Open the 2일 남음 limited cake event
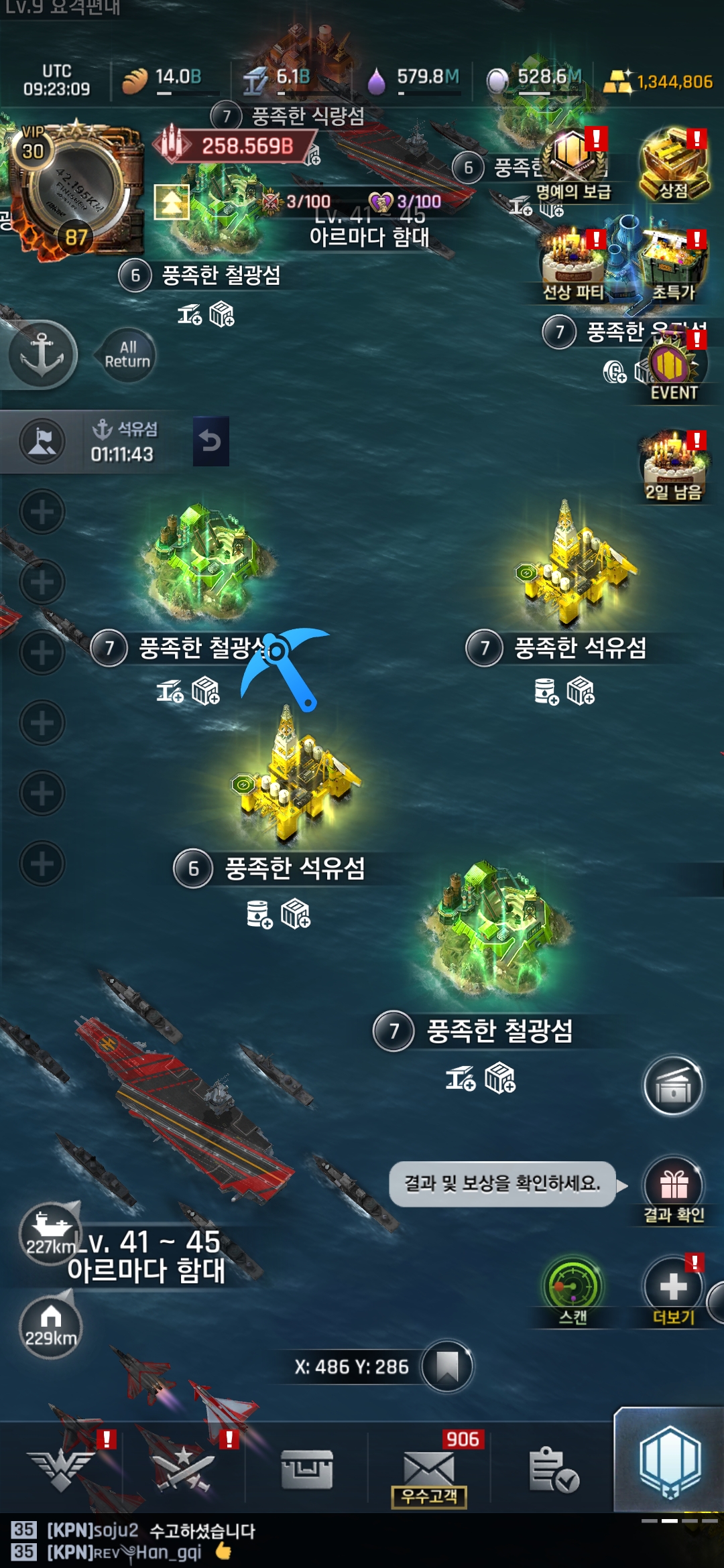The height and width of the screenshot is (1568, 724). pos(674,466)
